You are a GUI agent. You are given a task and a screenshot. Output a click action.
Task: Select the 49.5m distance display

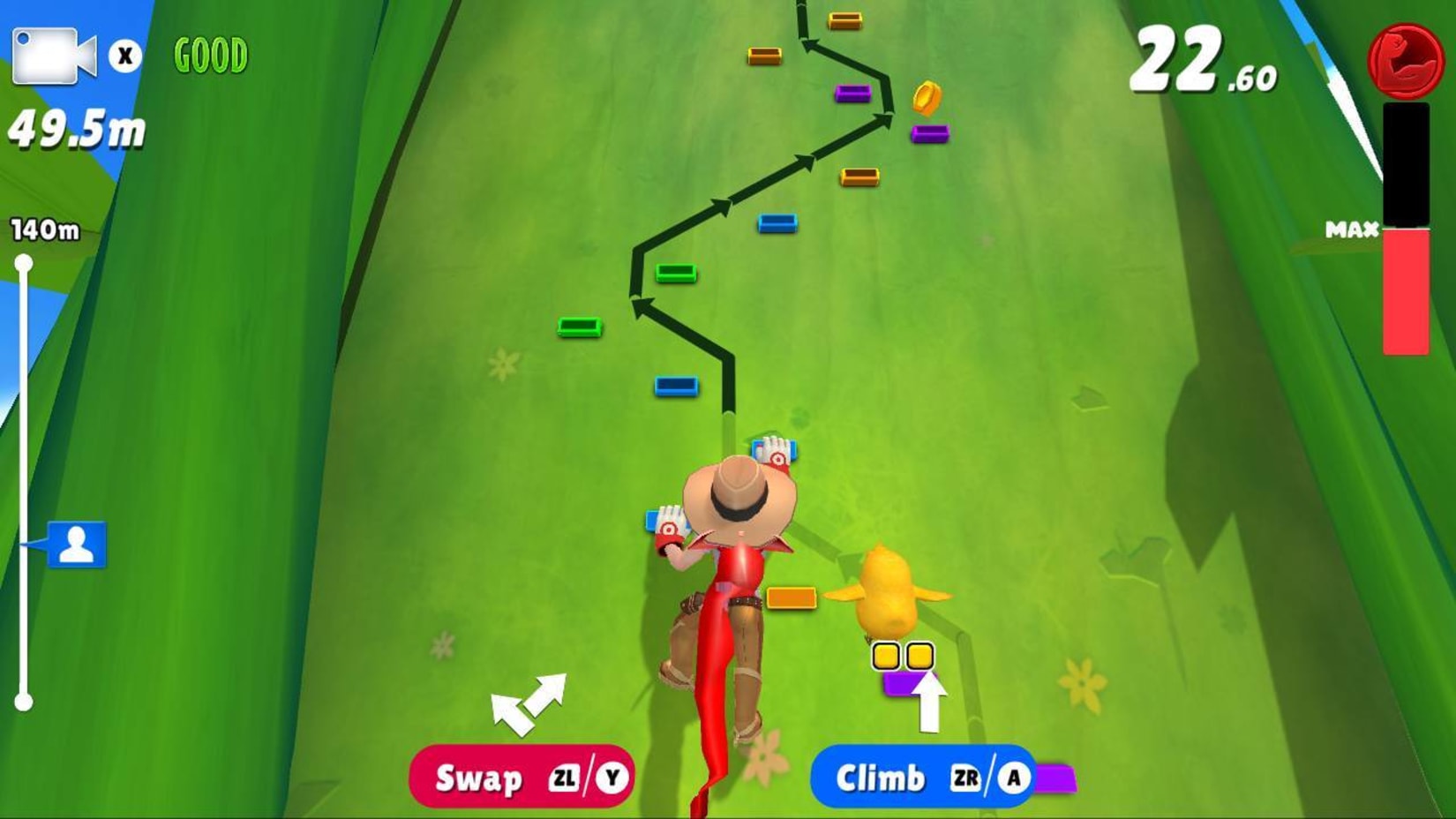click(x=75, y=130)
